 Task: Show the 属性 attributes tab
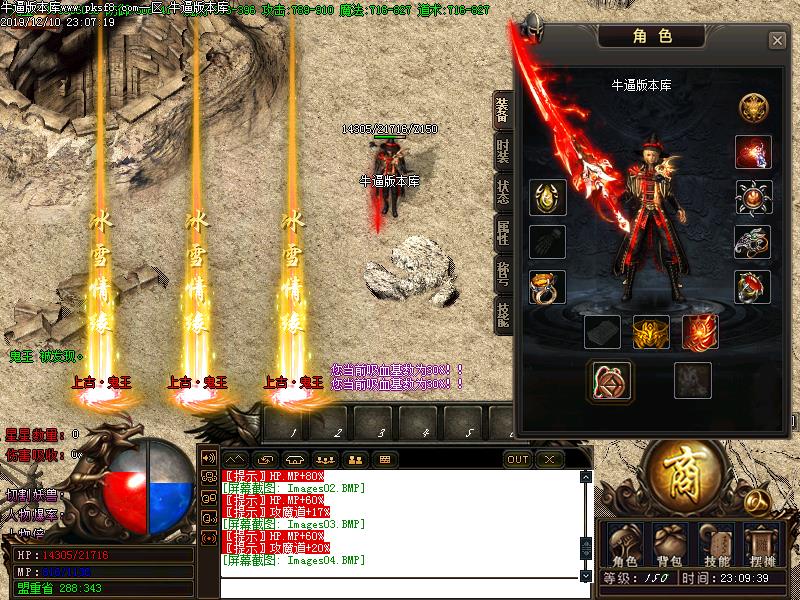point(502,233)
